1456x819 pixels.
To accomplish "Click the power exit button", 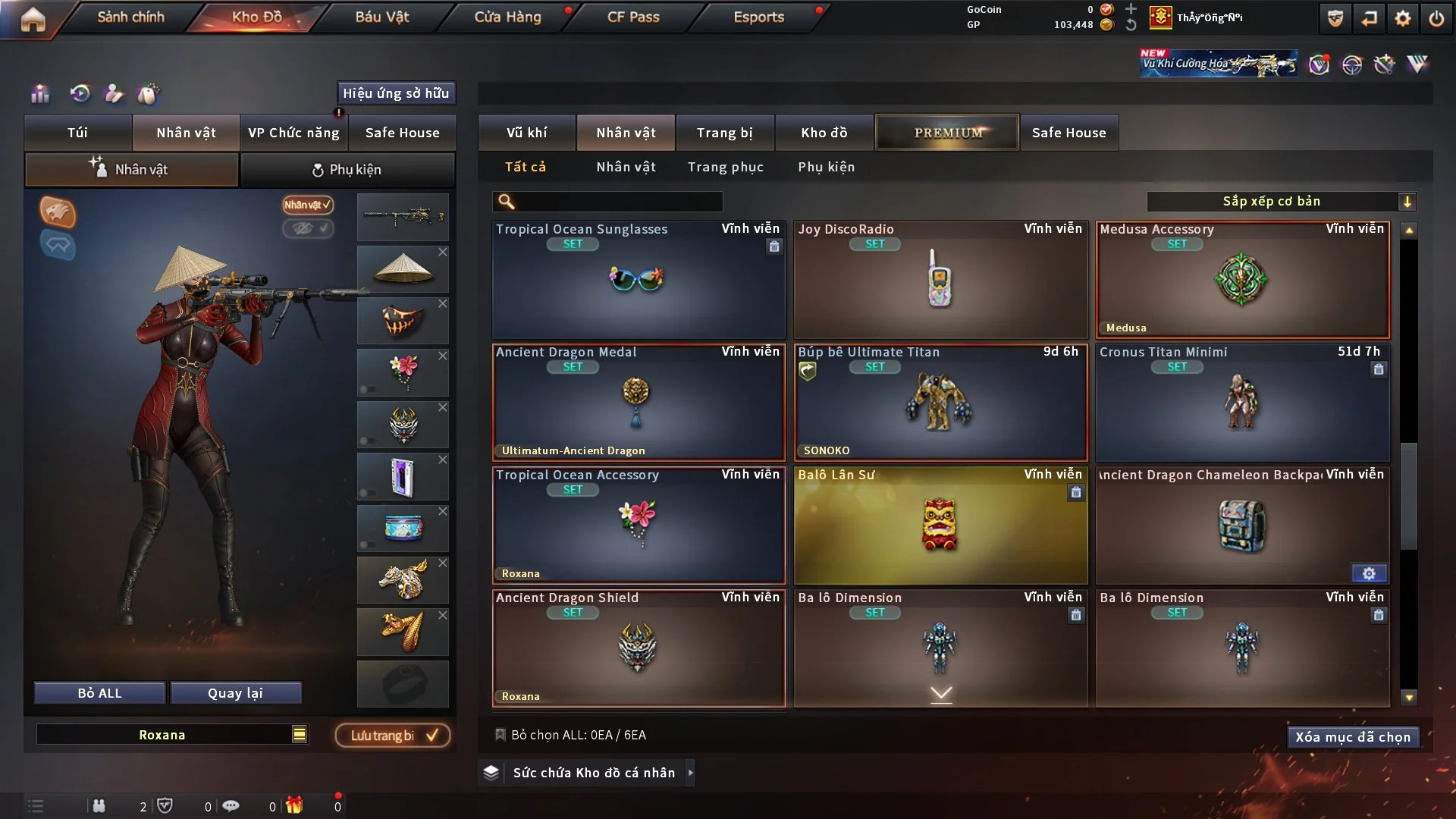I will (1436, 18).
